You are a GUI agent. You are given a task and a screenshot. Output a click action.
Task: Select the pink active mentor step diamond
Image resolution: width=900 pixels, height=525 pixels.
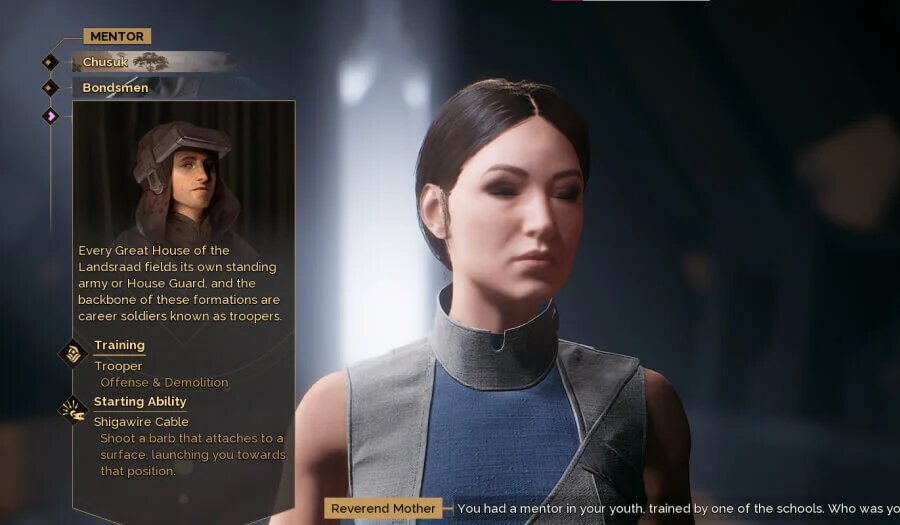[51, 116]
